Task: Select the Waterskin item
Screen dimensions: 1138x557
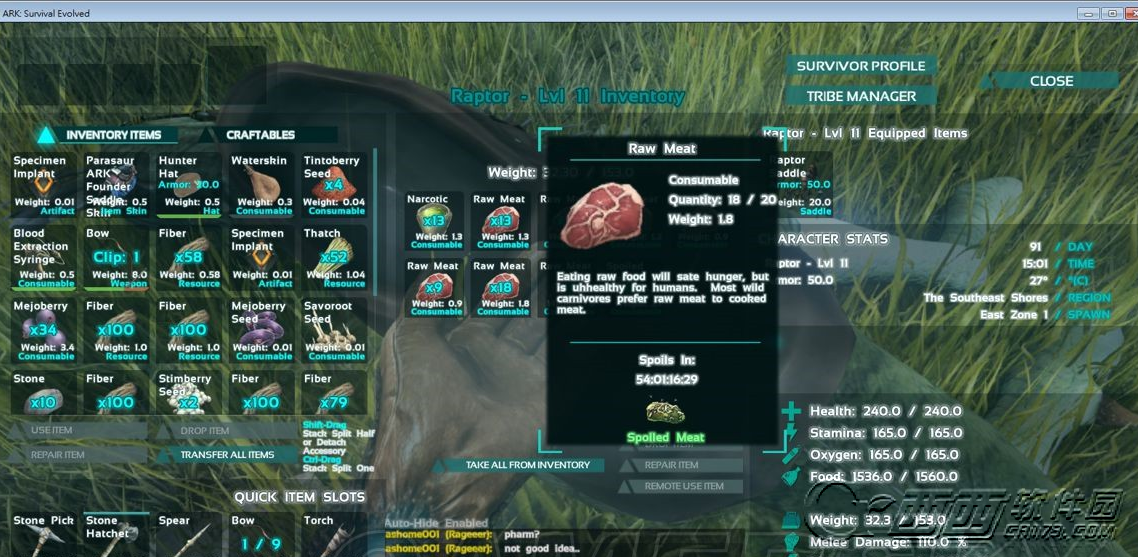Action: (x=262, y=184)
